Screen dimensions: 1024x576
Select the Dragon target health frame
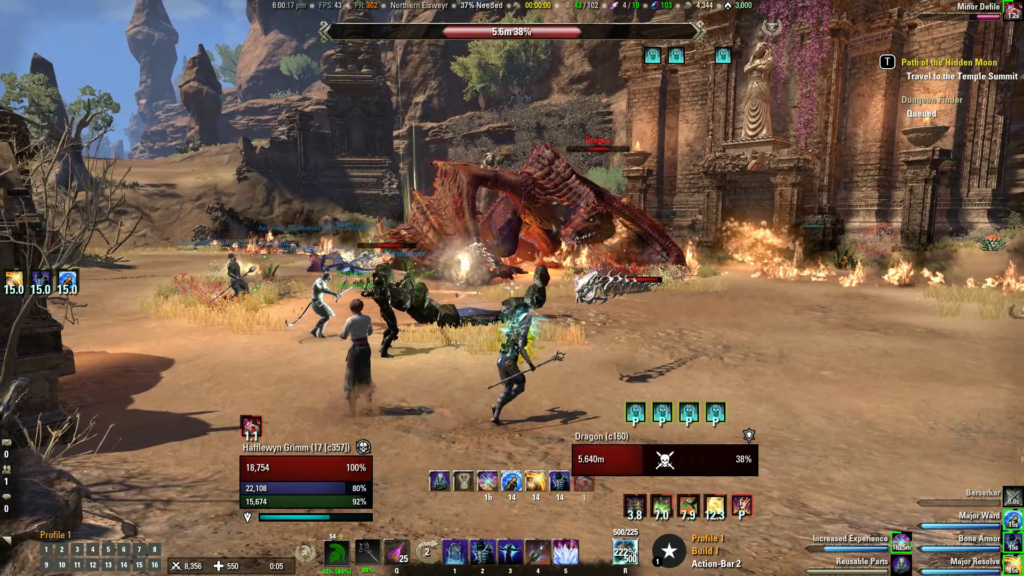pyautogui.click(x=664, y=460)
